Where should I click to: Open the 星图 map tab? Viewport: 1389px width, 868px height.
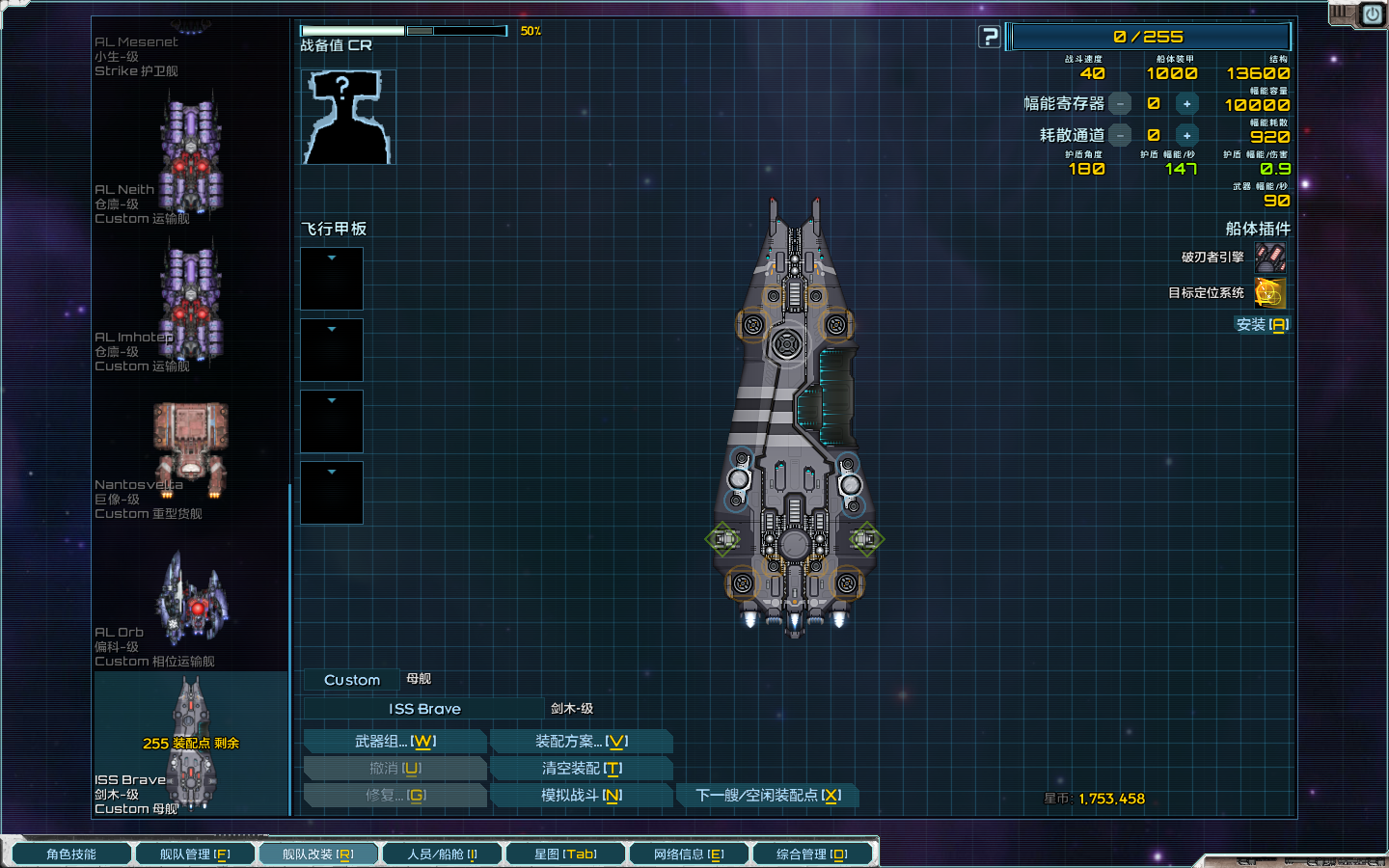point(565,854)
